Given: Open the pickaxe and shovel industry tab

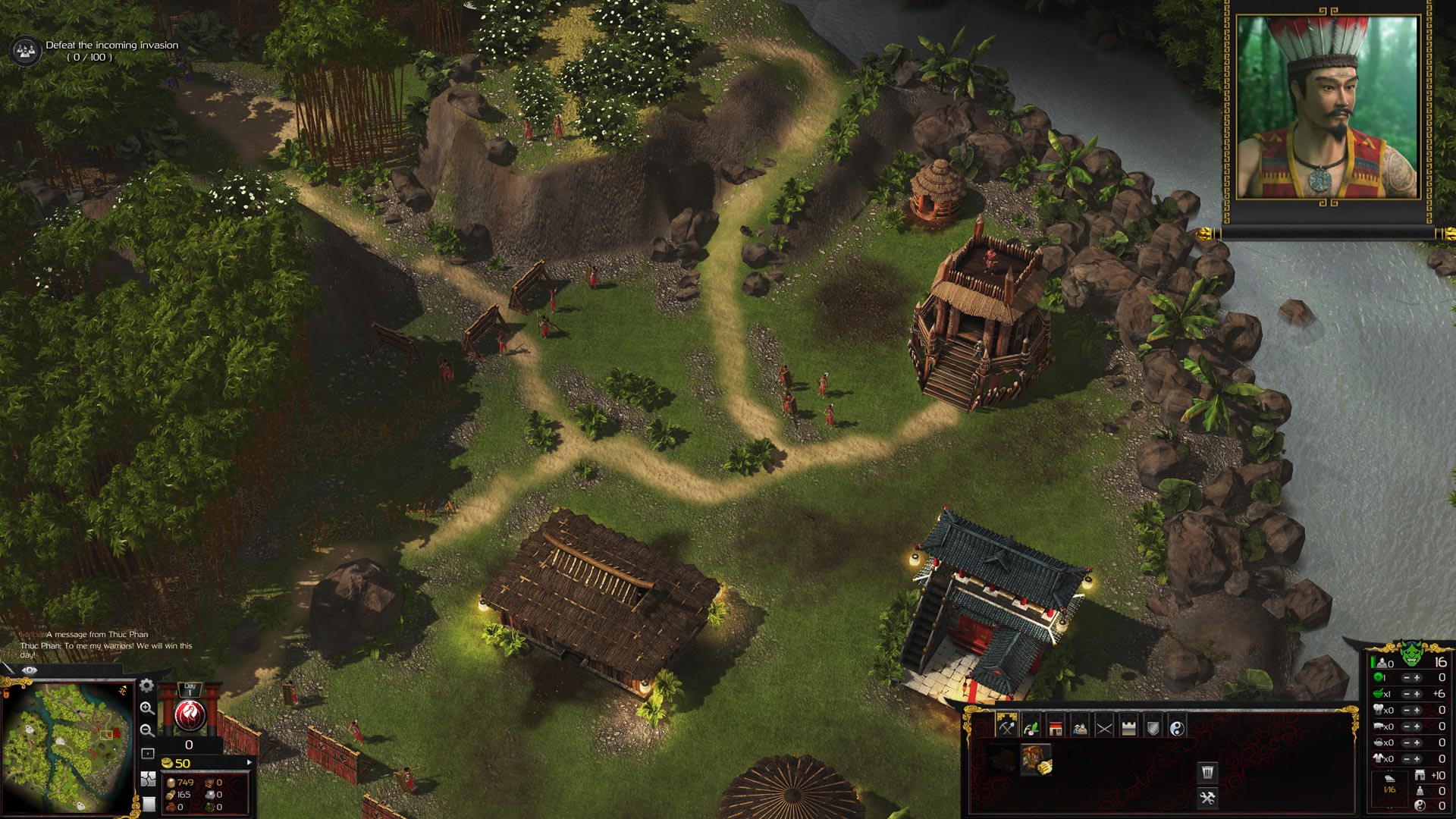Looking at the screenshot, I should click(x=1006, y=728).
